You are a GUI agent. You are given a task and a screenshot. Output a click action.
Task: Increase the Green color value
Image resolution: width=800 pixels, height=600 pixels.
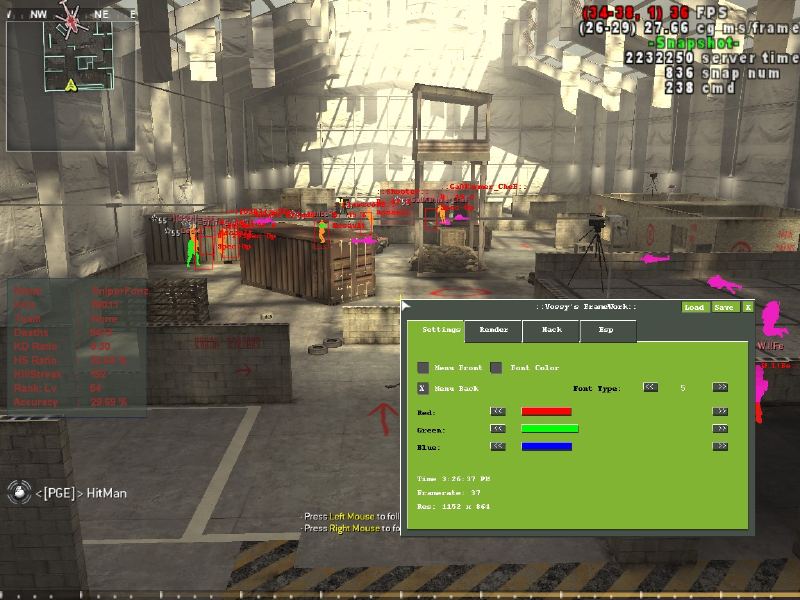tap(720, 429)
